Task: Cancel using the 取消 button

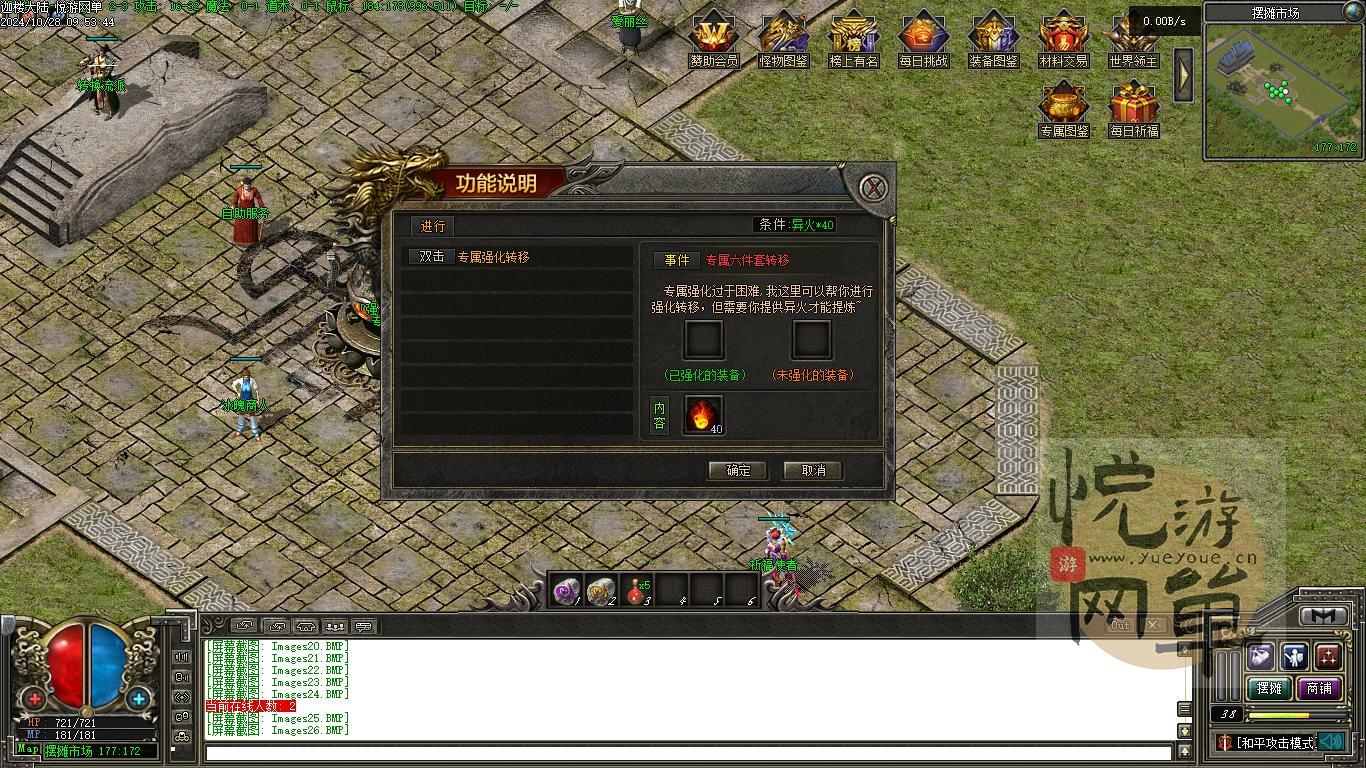Action: point(813,470)
